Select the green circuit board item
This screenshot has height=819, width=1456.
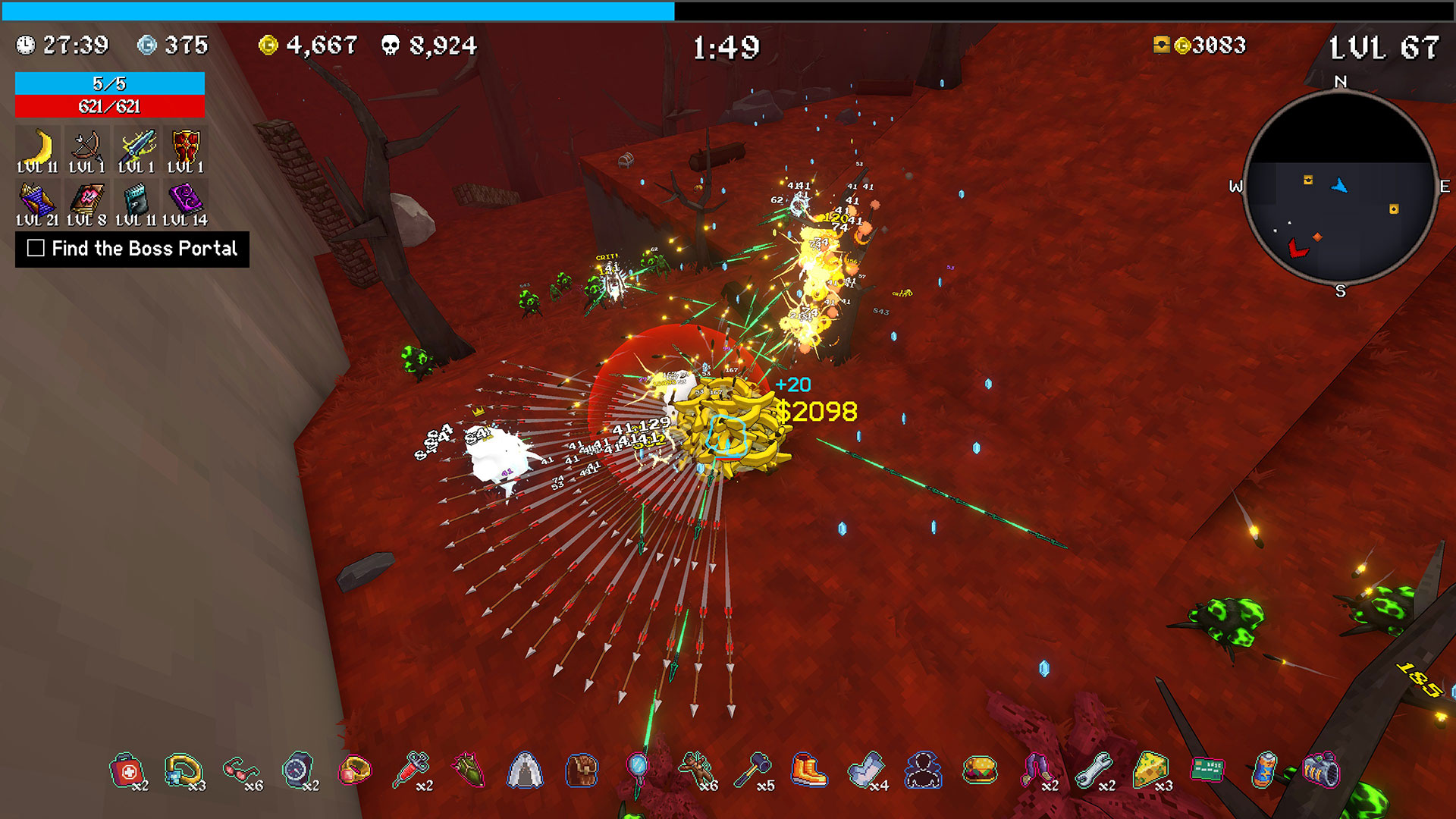[x=1207, y=769]
